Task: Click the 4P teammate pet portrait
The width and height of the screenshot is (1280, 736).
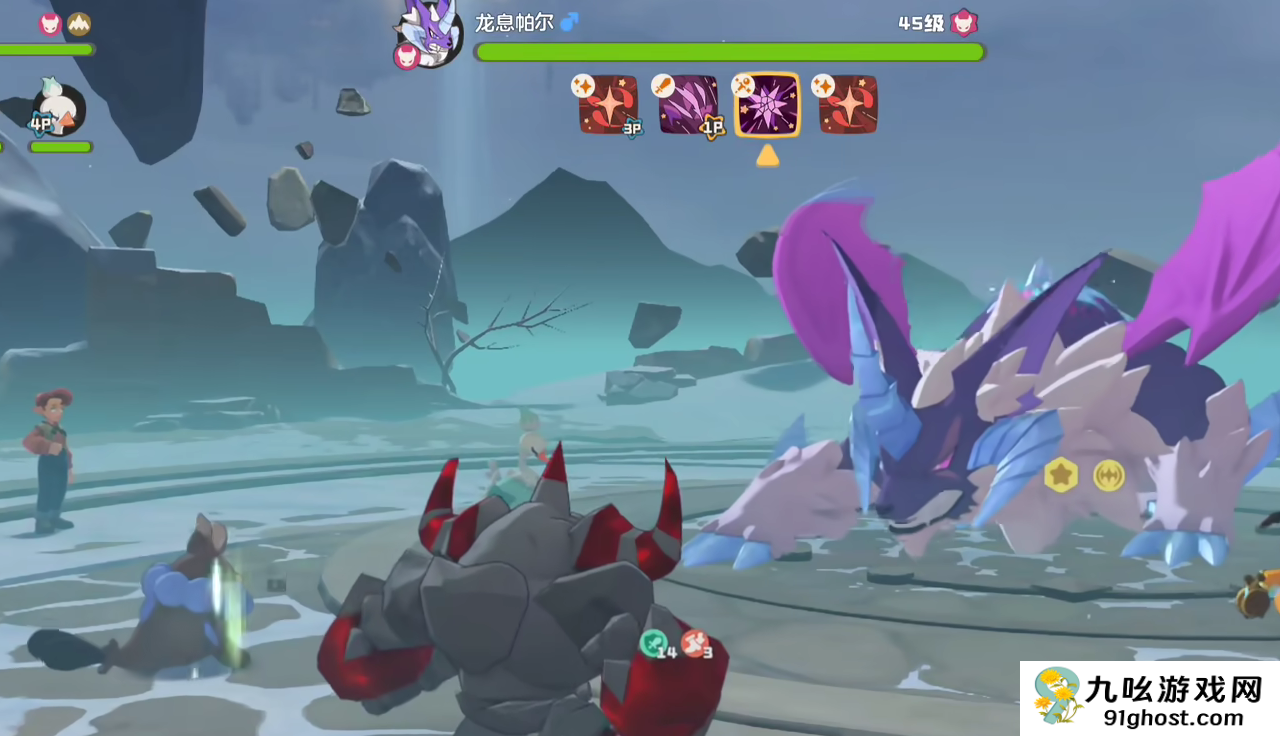Action: click(x=59, y=109)
